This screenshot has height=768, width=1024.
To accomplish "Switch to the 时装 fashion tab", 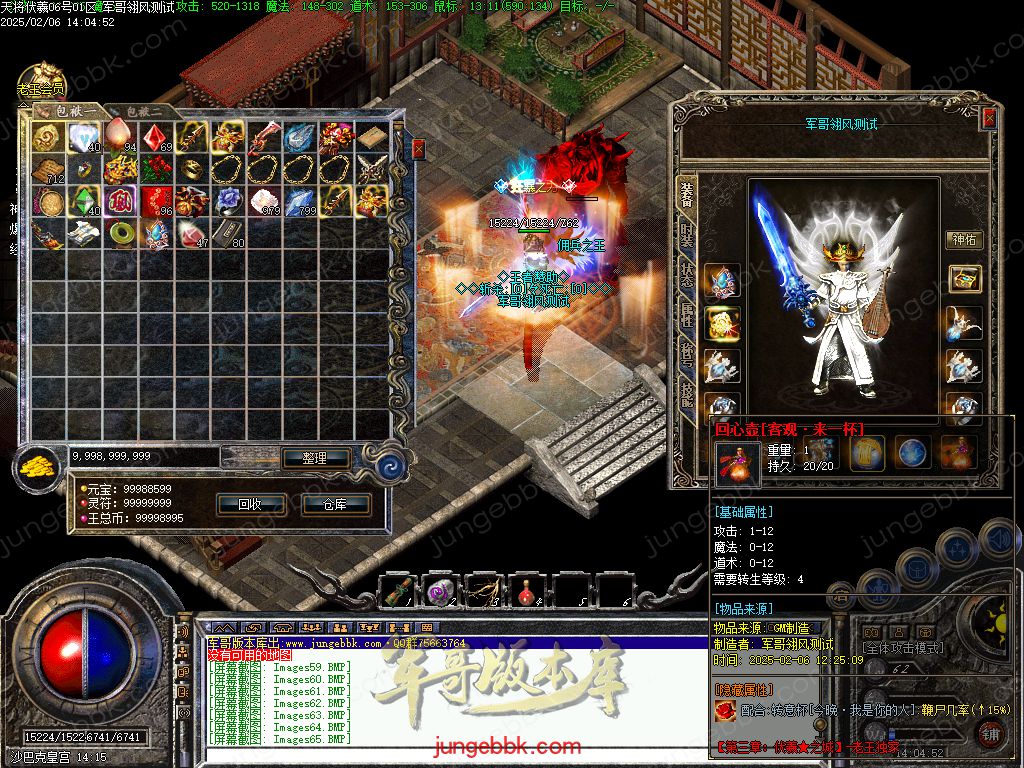I will 687,235.
